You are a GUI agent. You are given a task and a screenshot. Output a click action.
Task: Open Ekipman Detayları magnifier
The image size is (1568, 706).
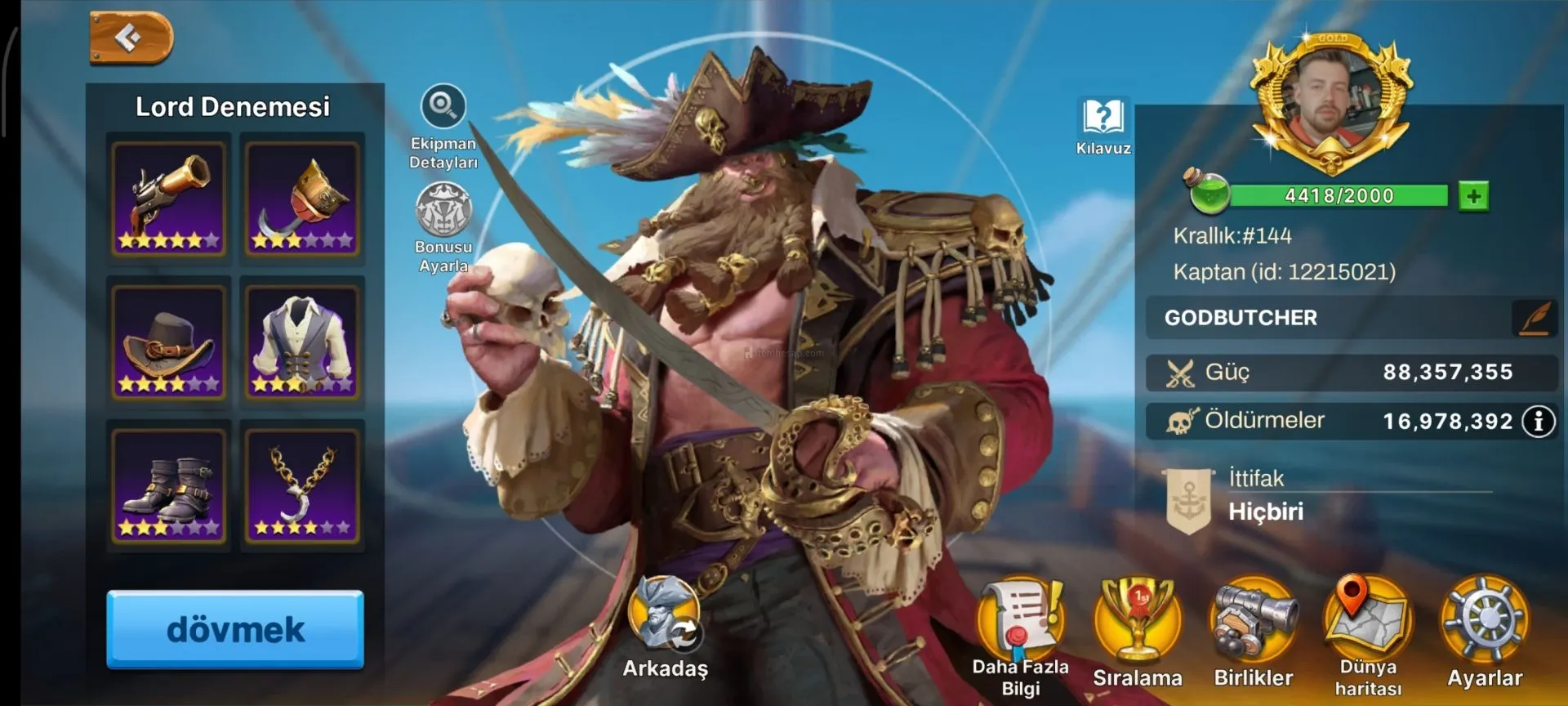click(443, 107)
